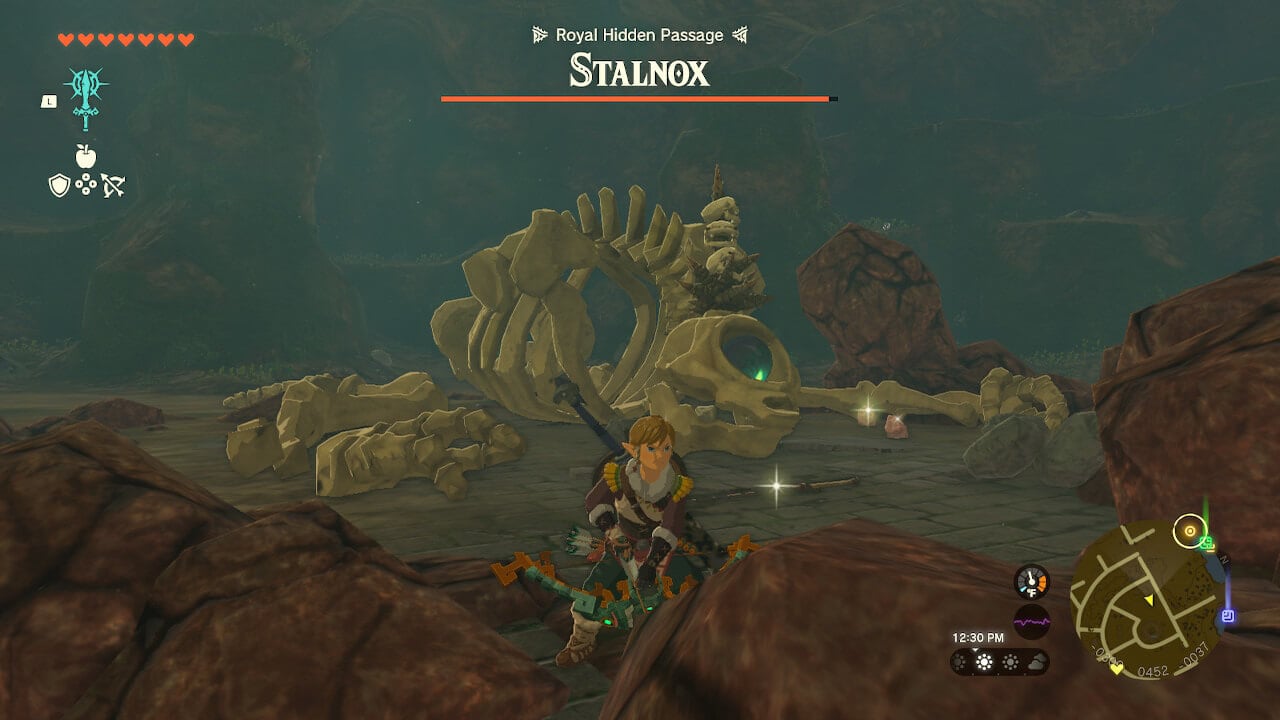Toggle the cloudy weather forecast symbol
This screenshot has width=1280, height=720.
click(x=1037, y=663)
